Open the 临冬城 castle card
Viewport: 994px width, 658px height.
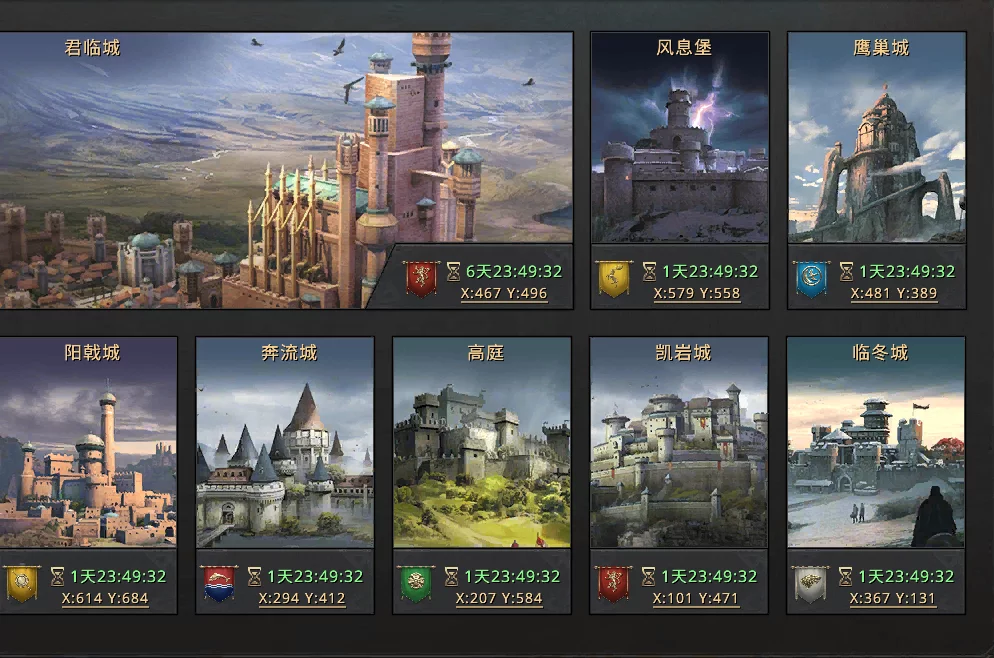tap(877, 445)
